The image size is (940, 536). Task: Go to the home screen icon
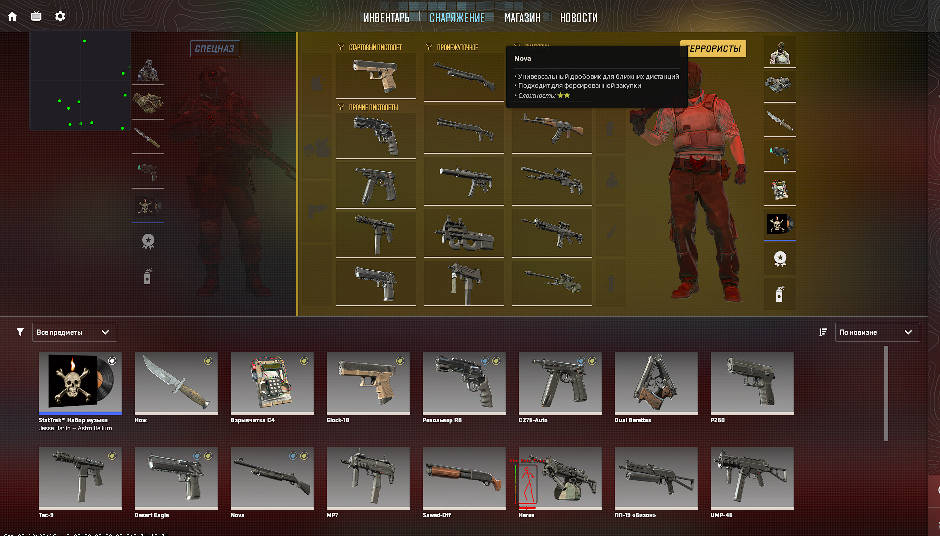point(12,16)
